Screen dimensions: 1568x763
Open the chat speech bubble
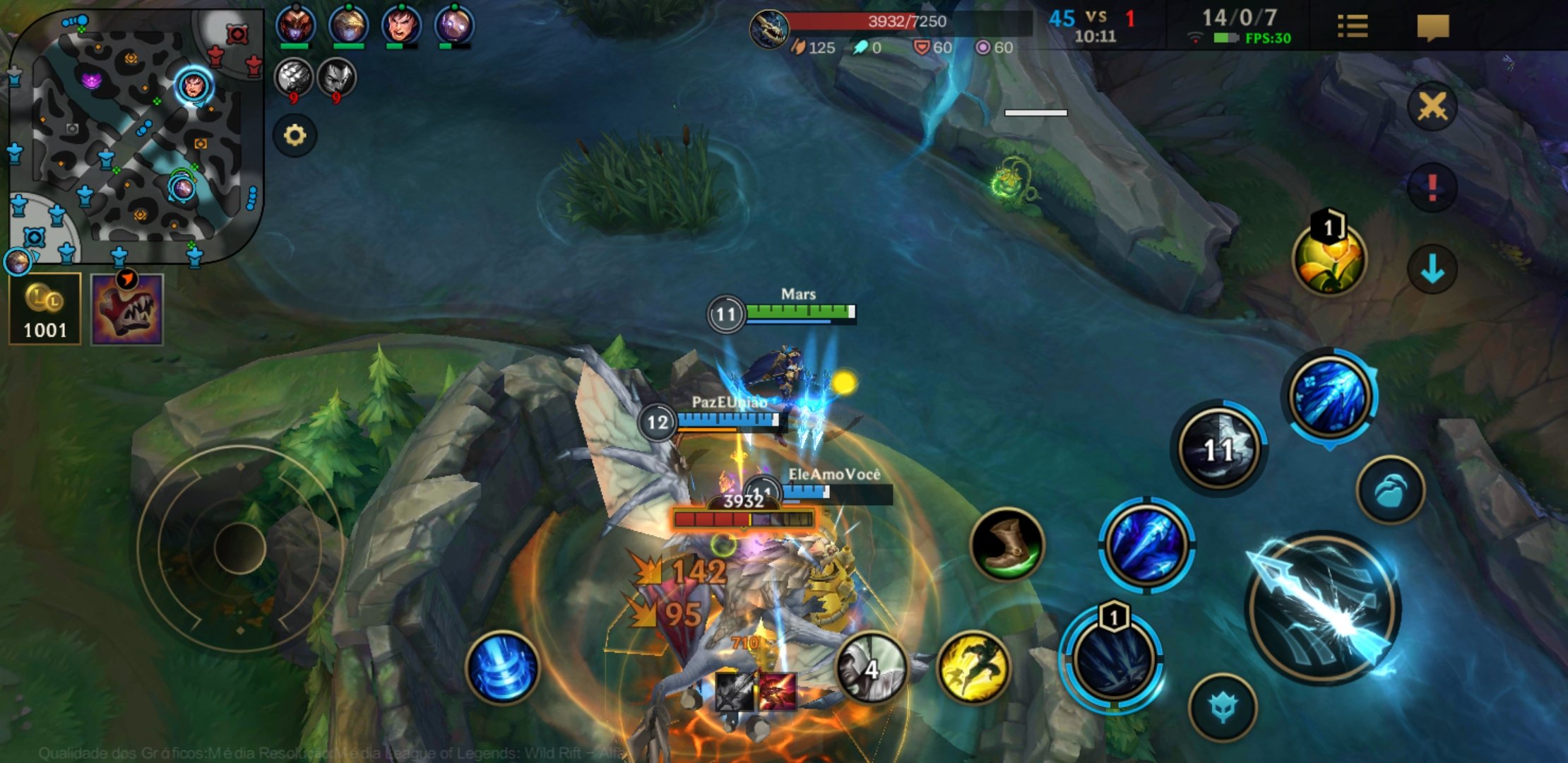click(x=1432, y=28)
